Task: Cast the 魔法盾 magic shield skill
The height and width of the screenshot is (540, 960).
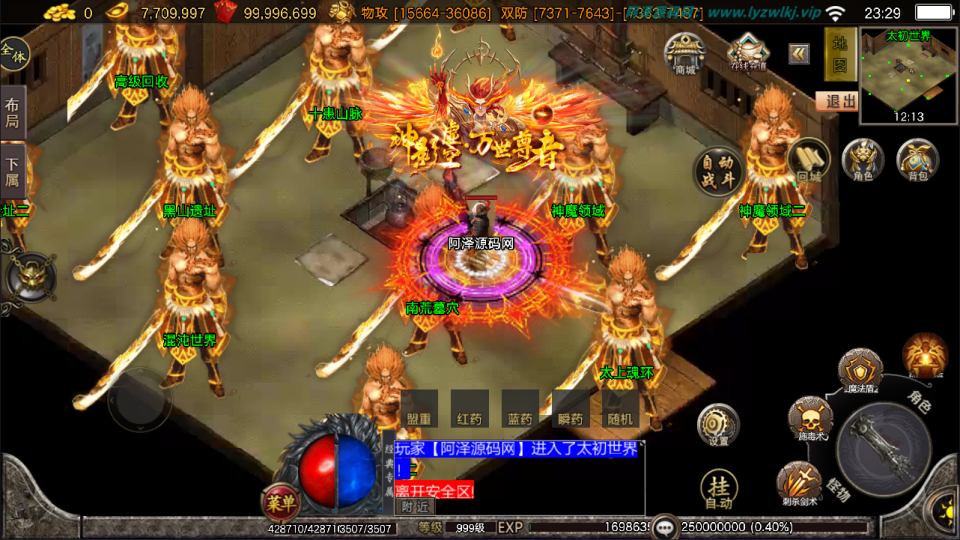Action: coord(859,371)
